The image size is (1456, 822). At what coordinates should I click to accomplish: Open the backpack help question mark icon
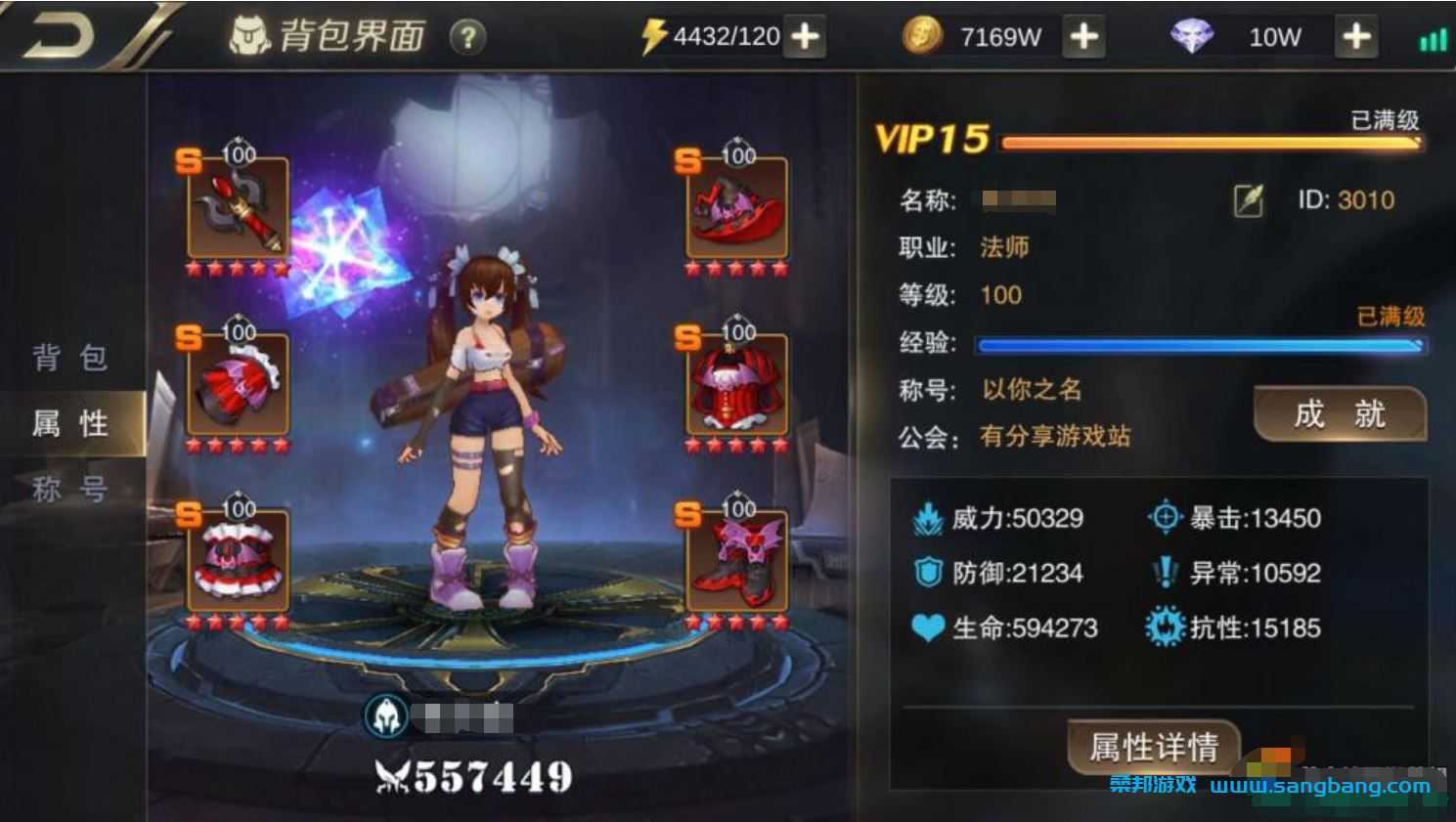[469, 37]
